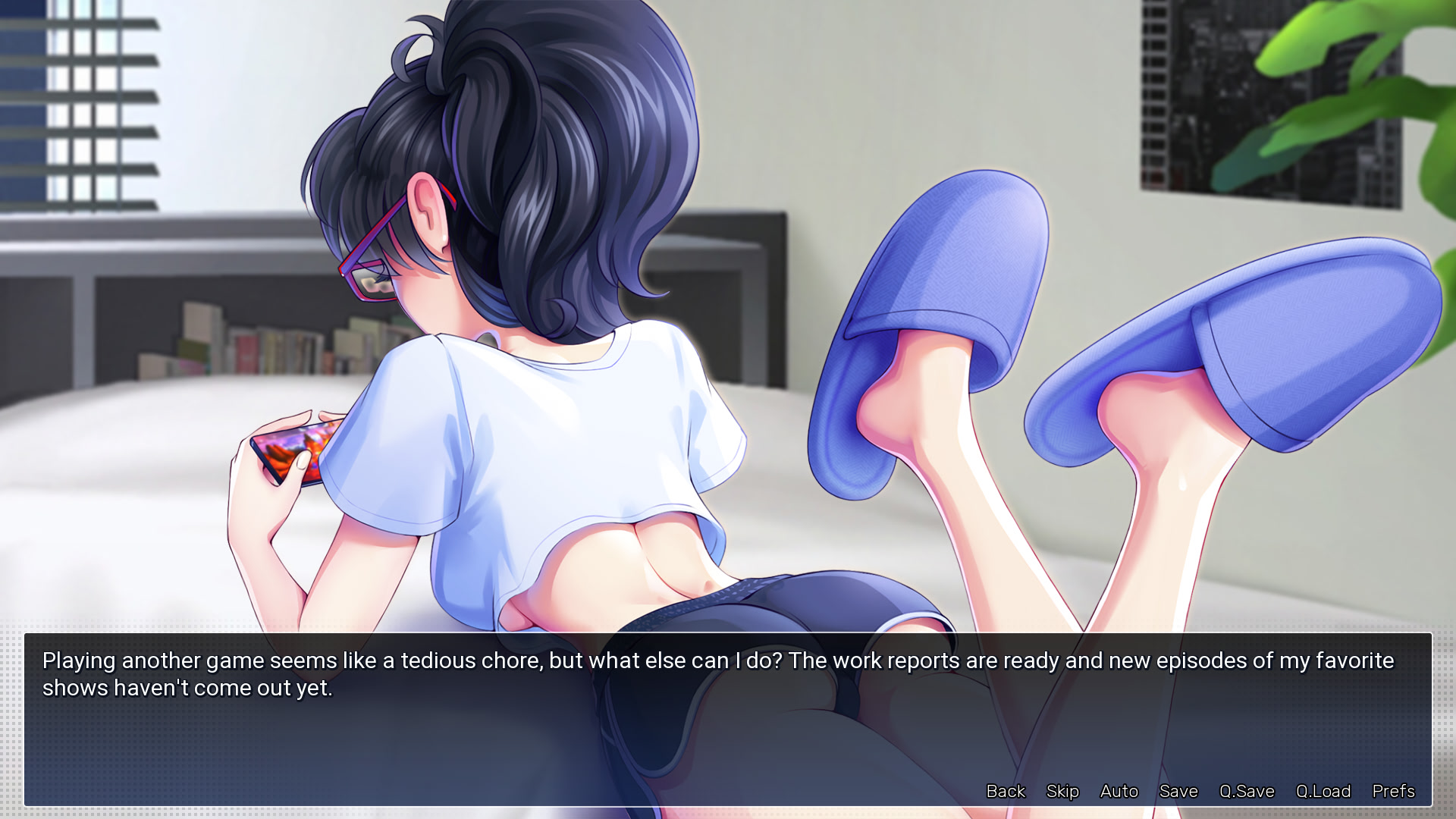Image resolution: width=1456 pixels, height=819 pixels.
Task: Rewind to the previous line using Back
Action: point(1005,791)
